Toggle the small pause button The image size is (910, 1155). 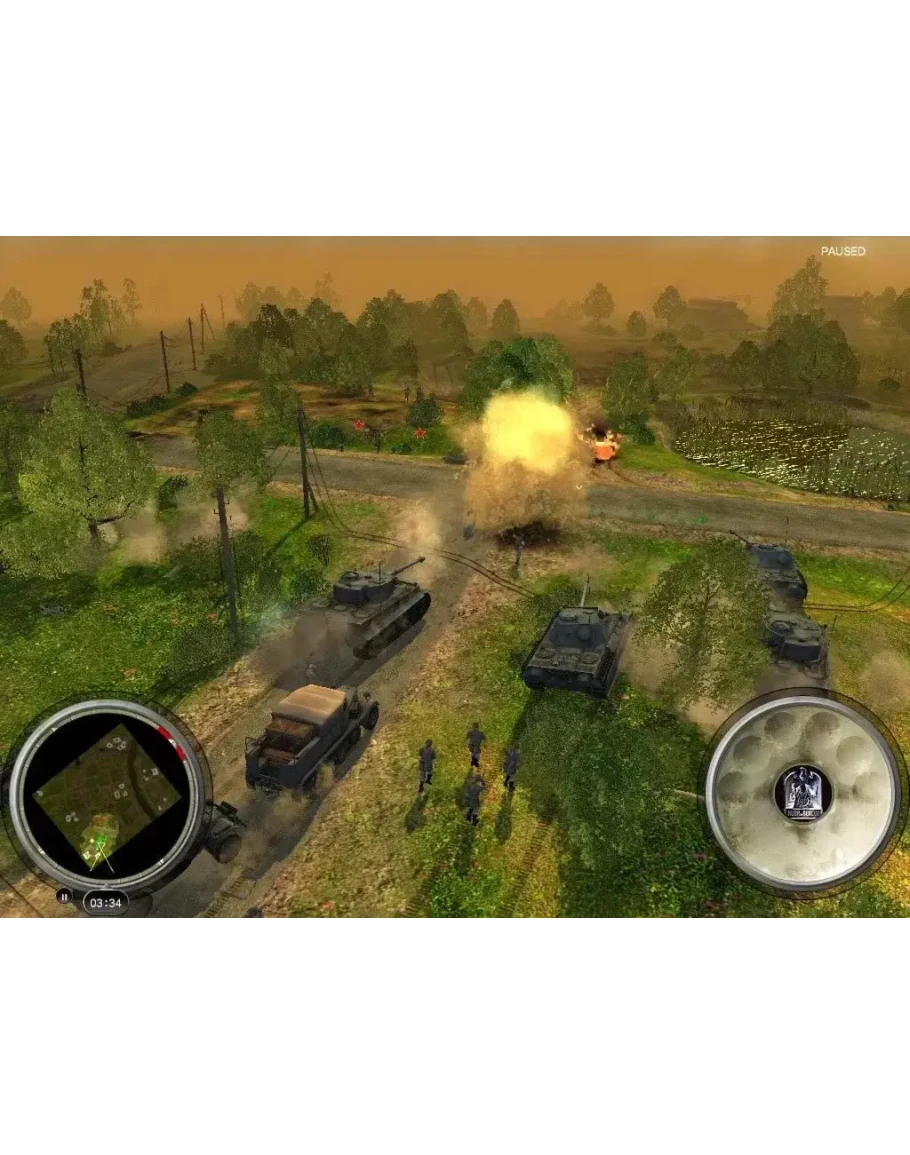[x=64, y=897]
